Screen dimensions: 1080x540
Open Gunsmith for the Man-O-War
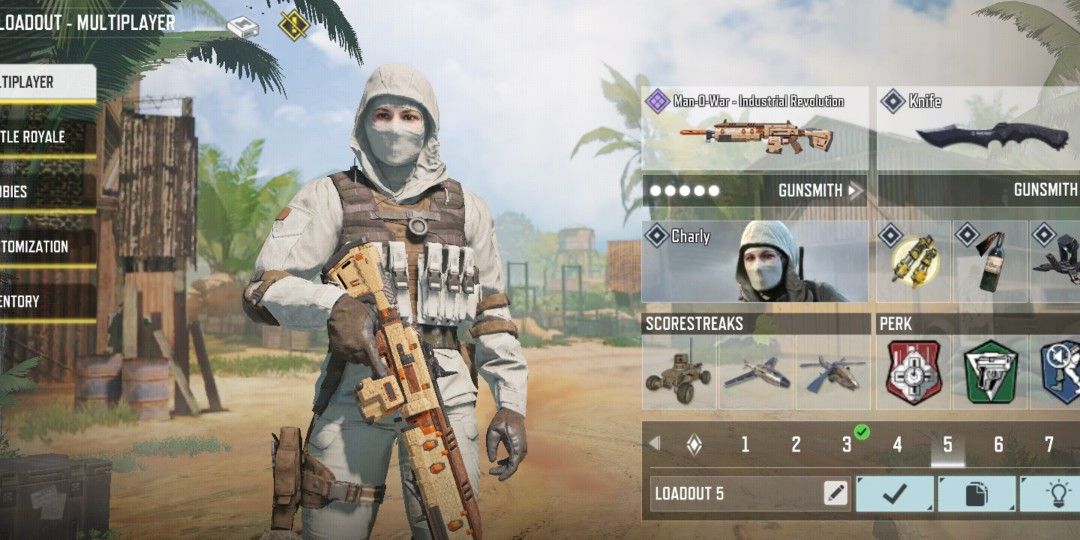click(820, 190)
